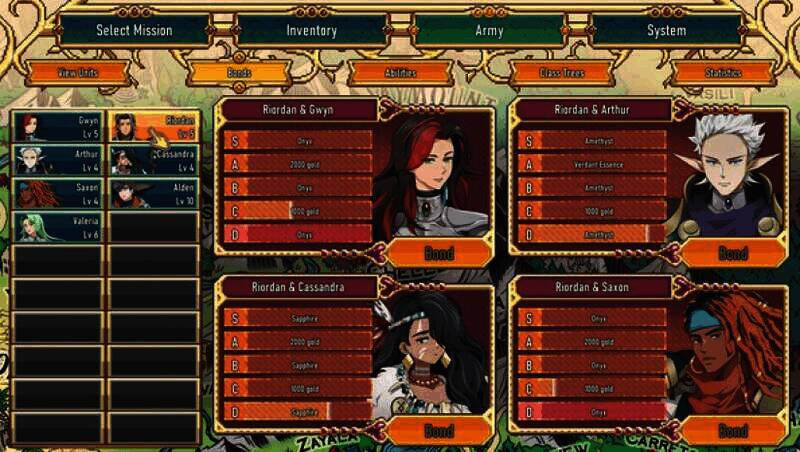Choose Riordan in the unit list
This screenshot has width=800, height=452.
click(154, 127)
